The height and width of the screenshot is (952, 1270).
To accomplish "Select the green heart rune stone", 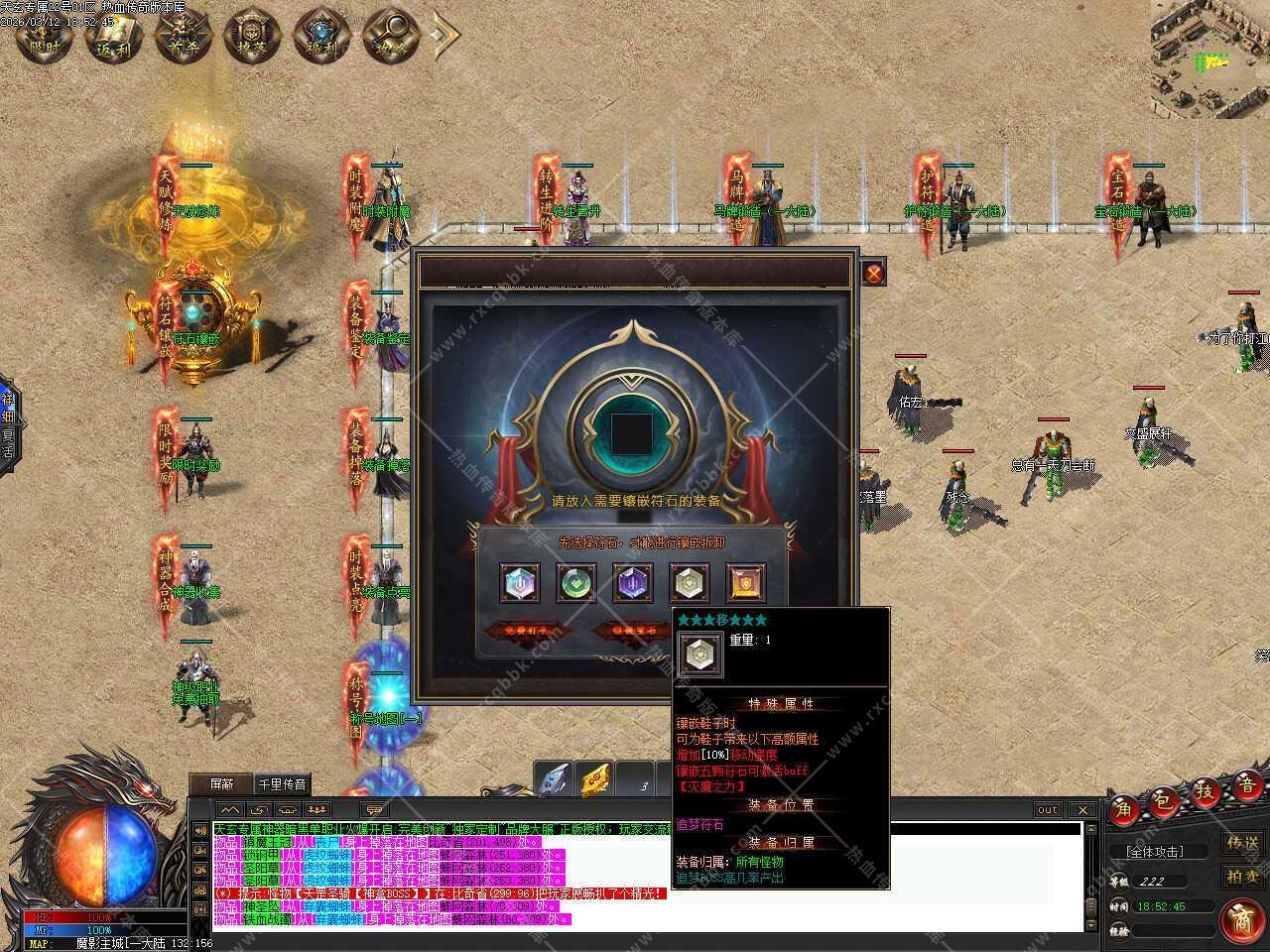I will point(575,583).
